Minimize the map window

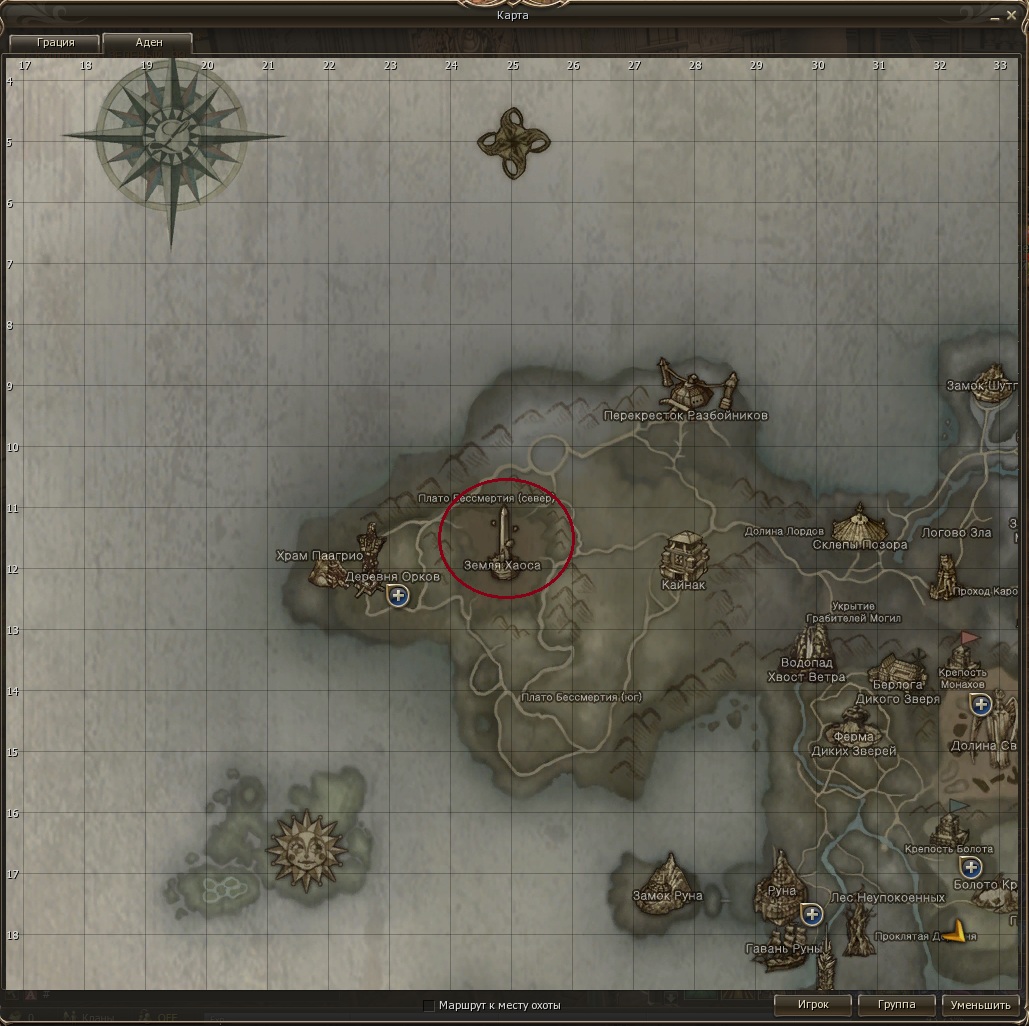(x=996, y=17)
